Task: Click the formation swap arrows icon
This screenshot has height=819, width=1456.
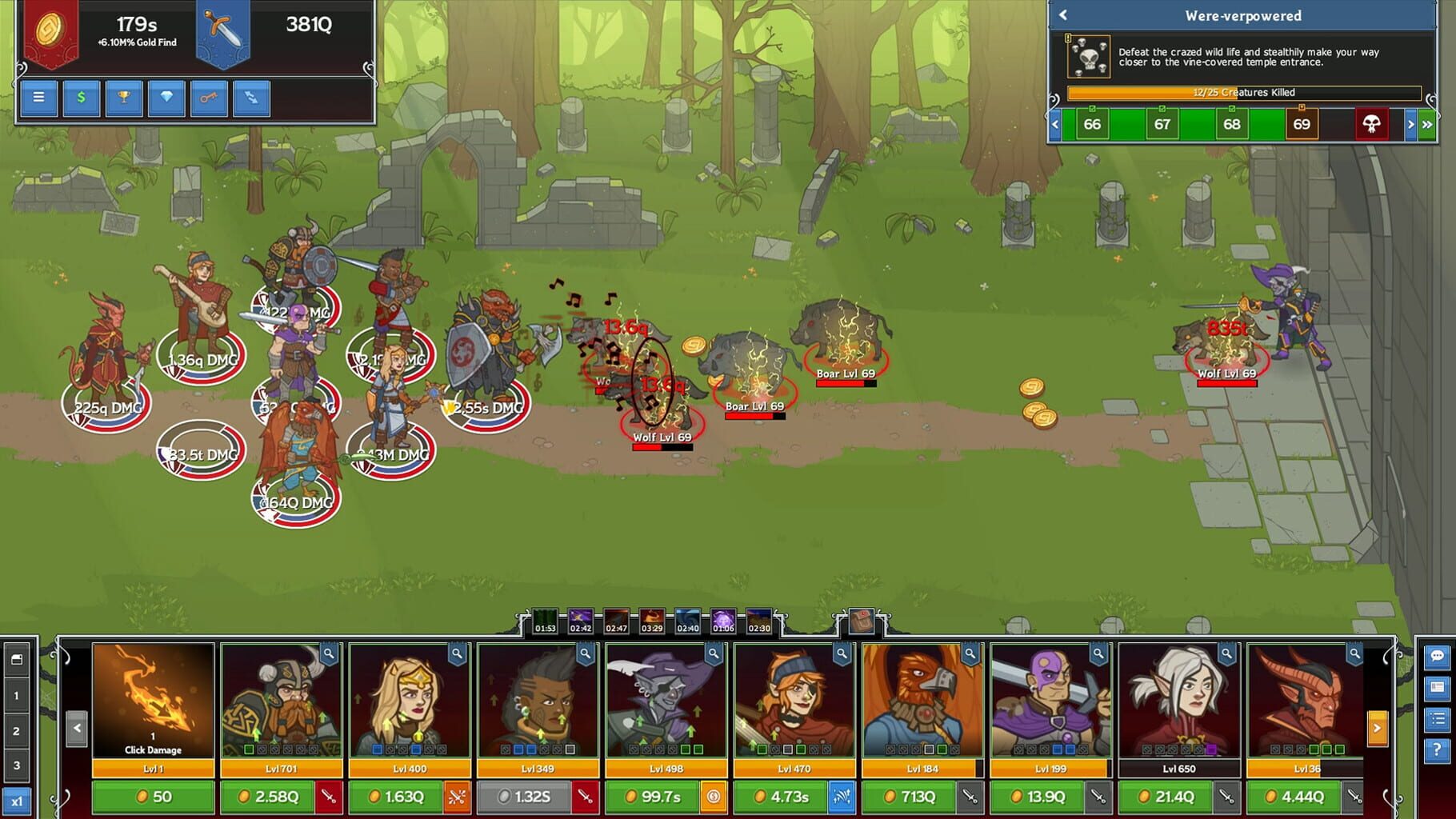Action: point(251,98)
